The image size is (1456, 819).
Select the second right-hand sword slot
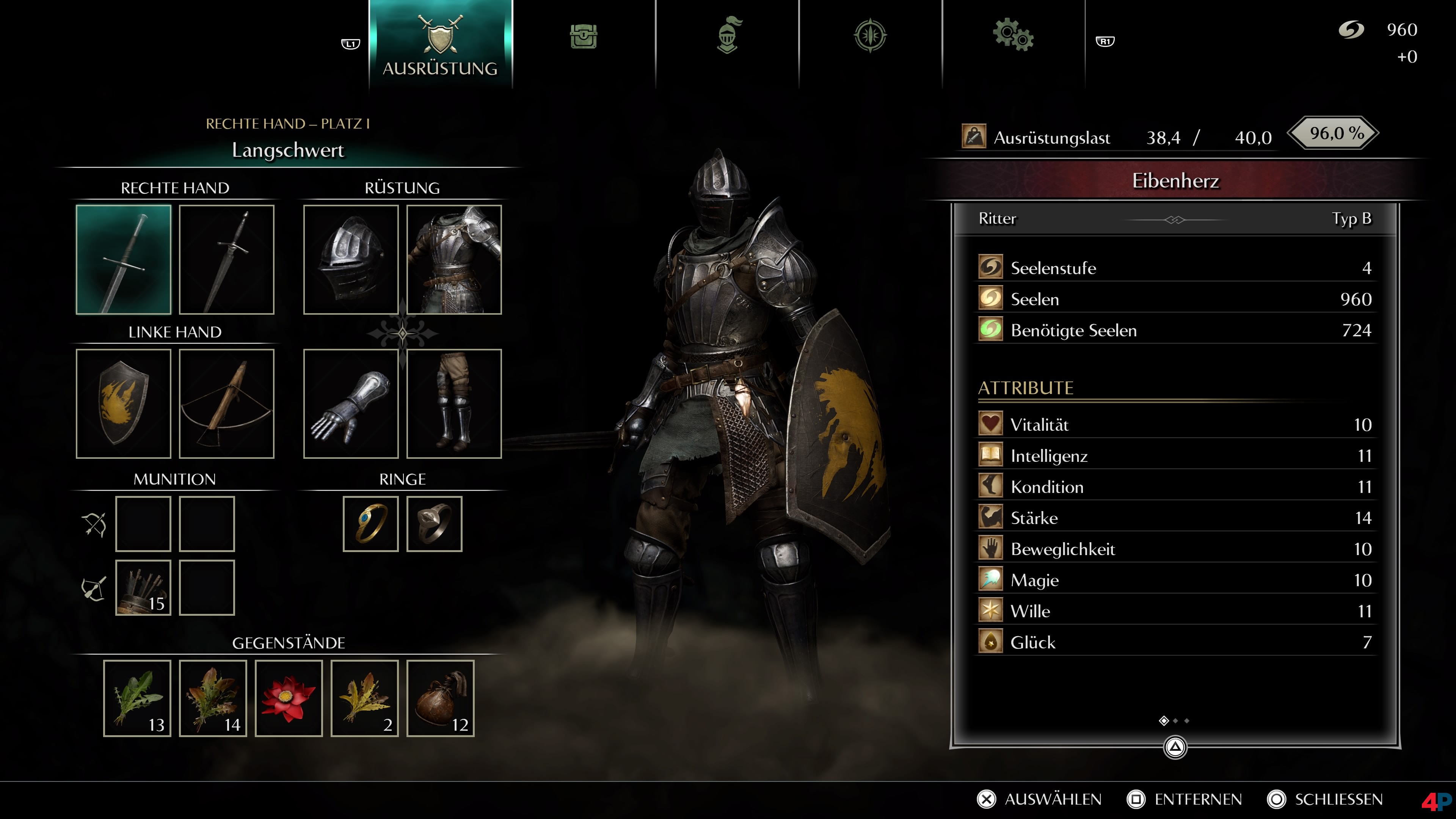[x=227, y=259]
